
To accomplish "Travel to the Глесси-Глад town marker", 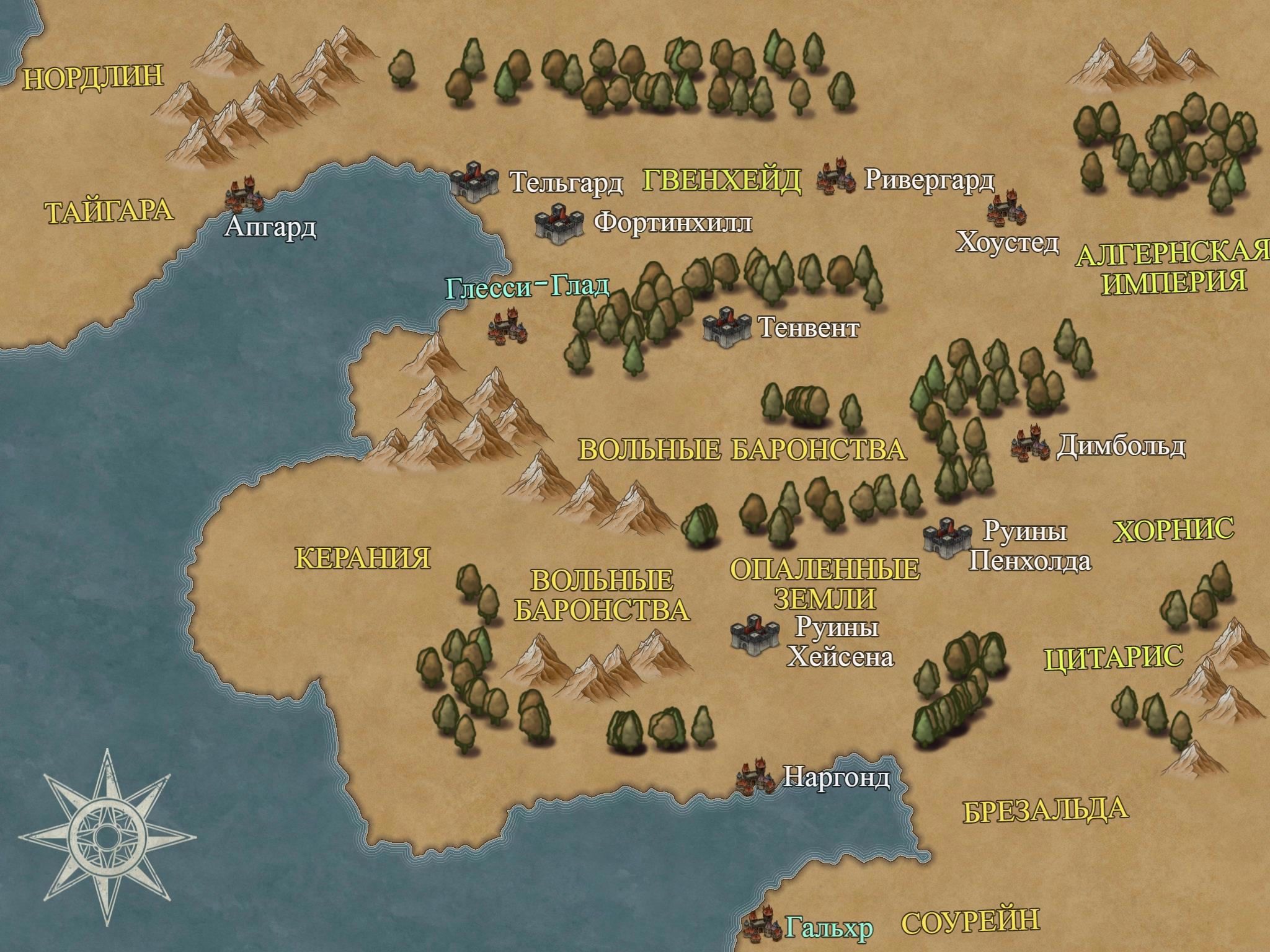I will (x=508, y=327).
